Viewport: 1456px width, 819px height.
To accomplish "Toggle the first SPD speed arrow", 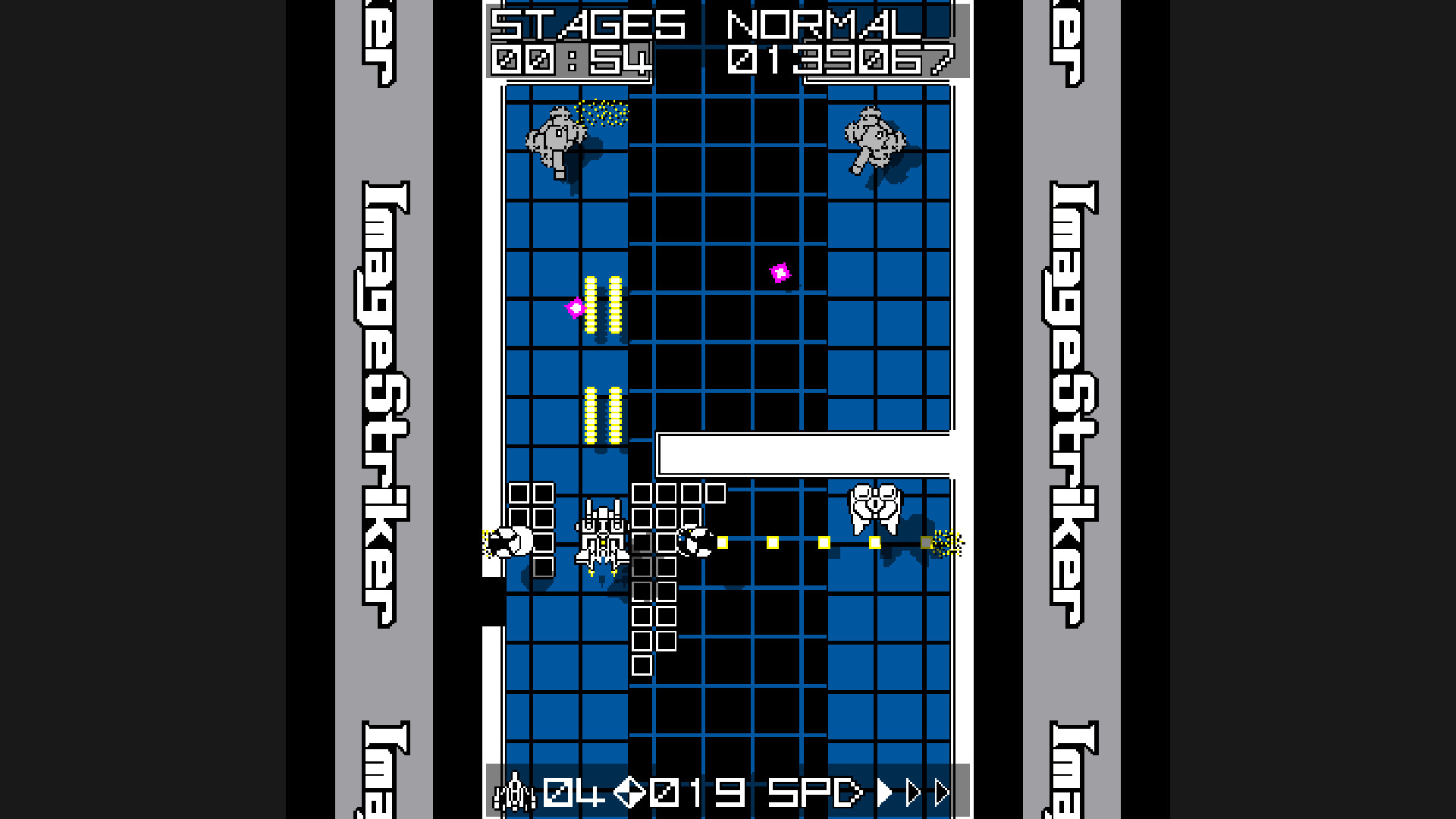I will coord(883,792).
